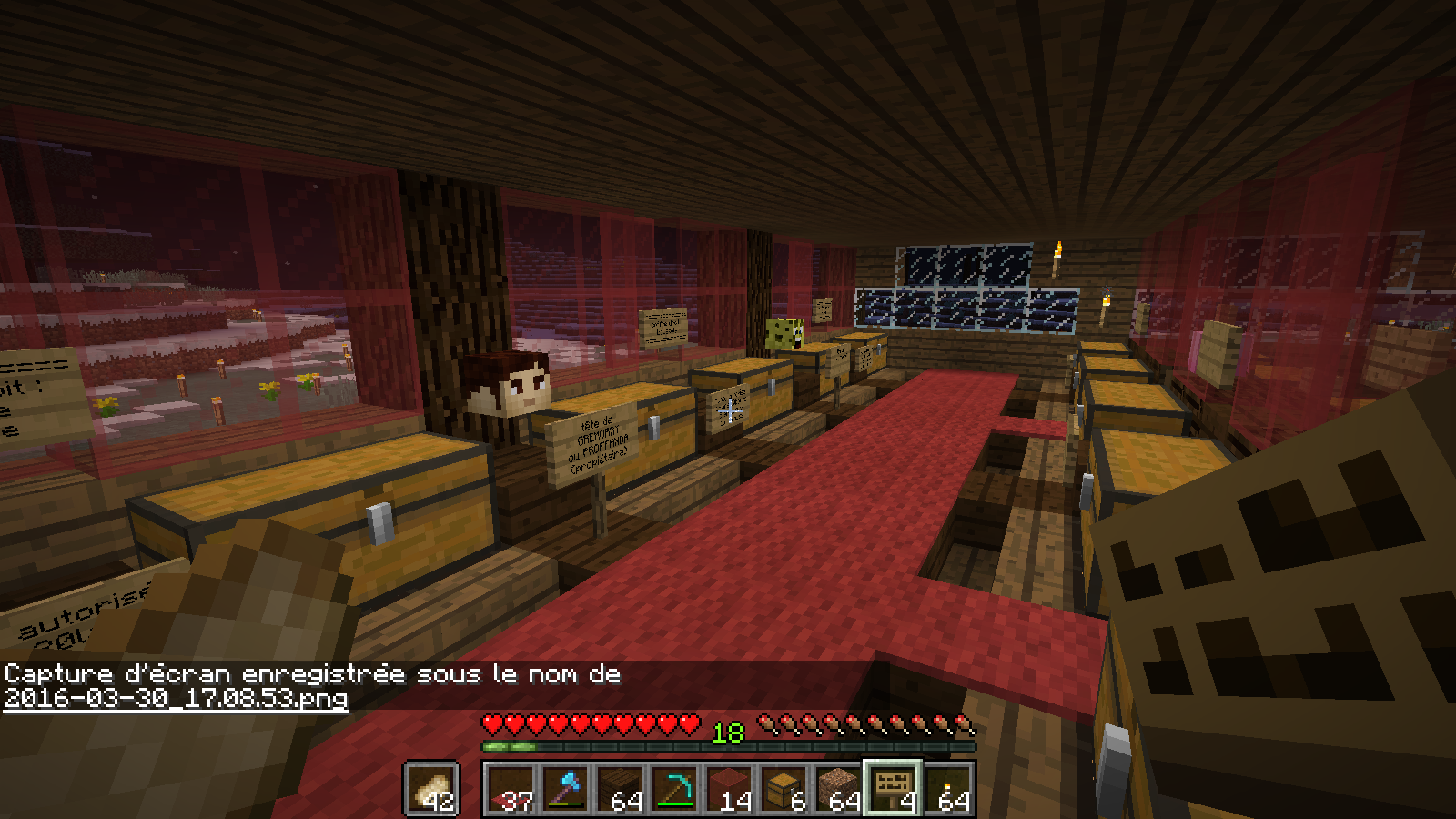Viewport: 1456px width, 819px height.
Task: Equip the diamond pickaxe from hotbar
Action: (674, 789)
